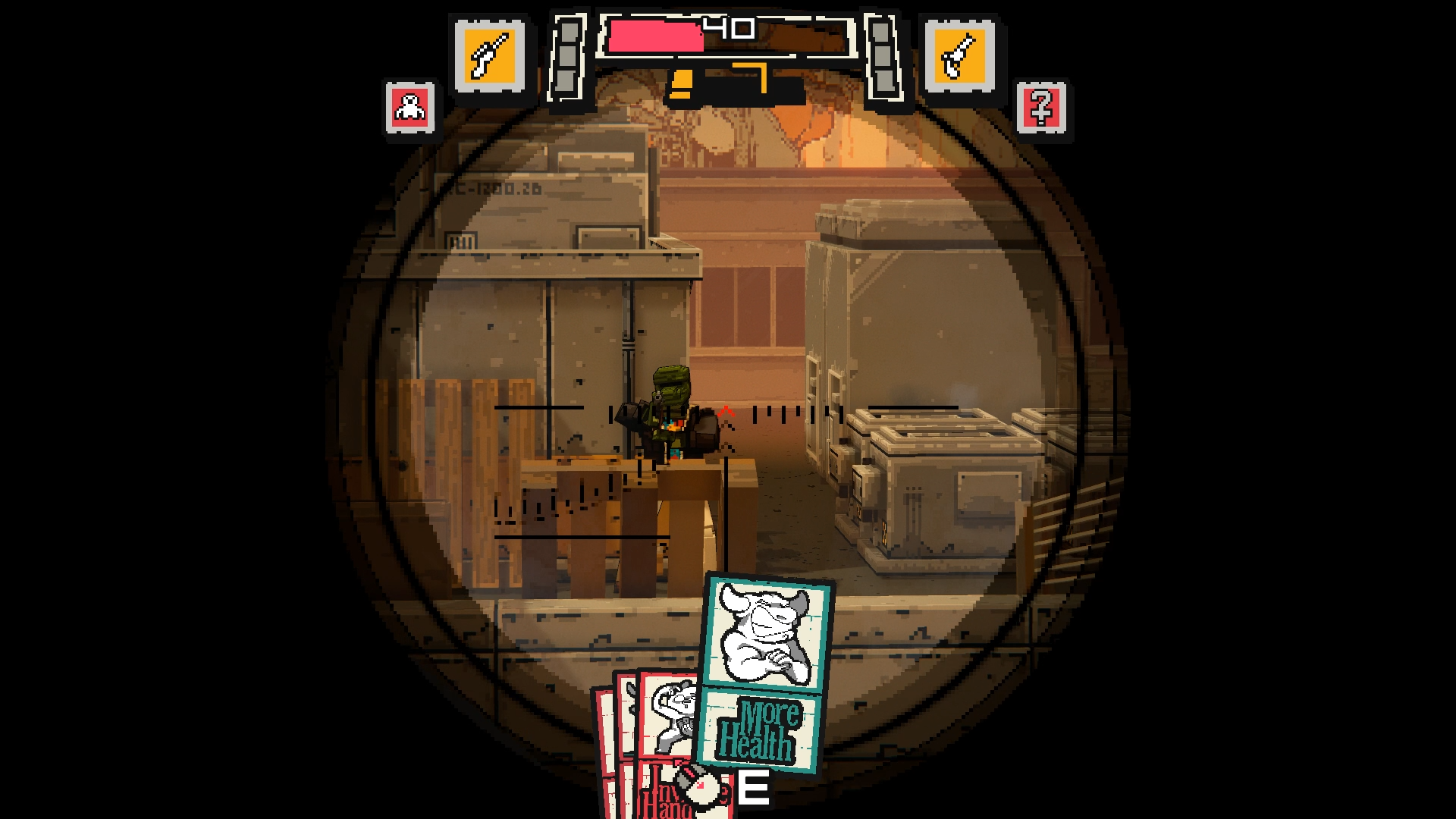
Task: Click the left ammo magazine indicator
Action: [567, 57]
